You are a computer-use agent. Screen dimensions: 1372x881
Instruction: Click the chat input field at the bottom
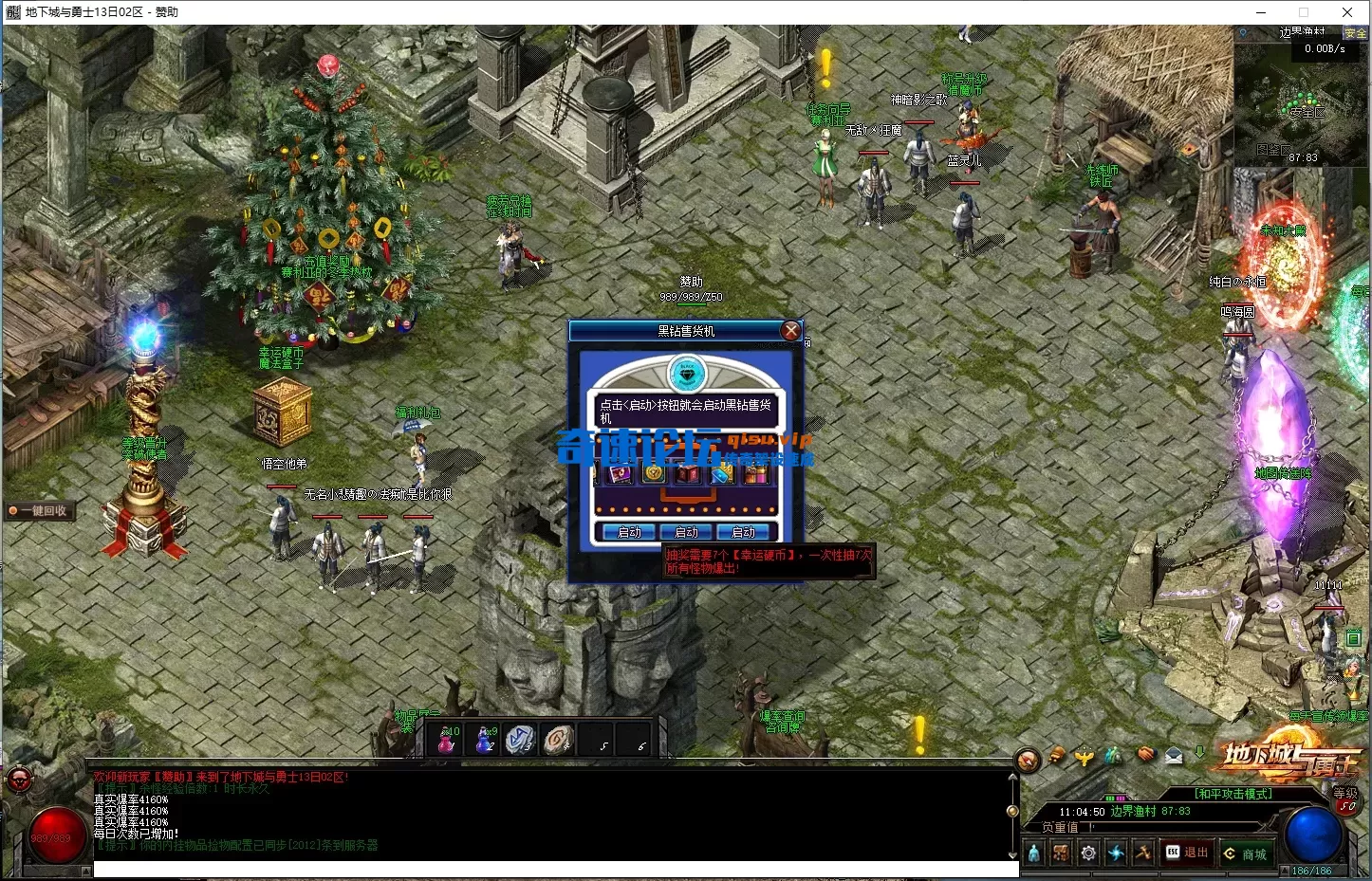tap(550, 868)
